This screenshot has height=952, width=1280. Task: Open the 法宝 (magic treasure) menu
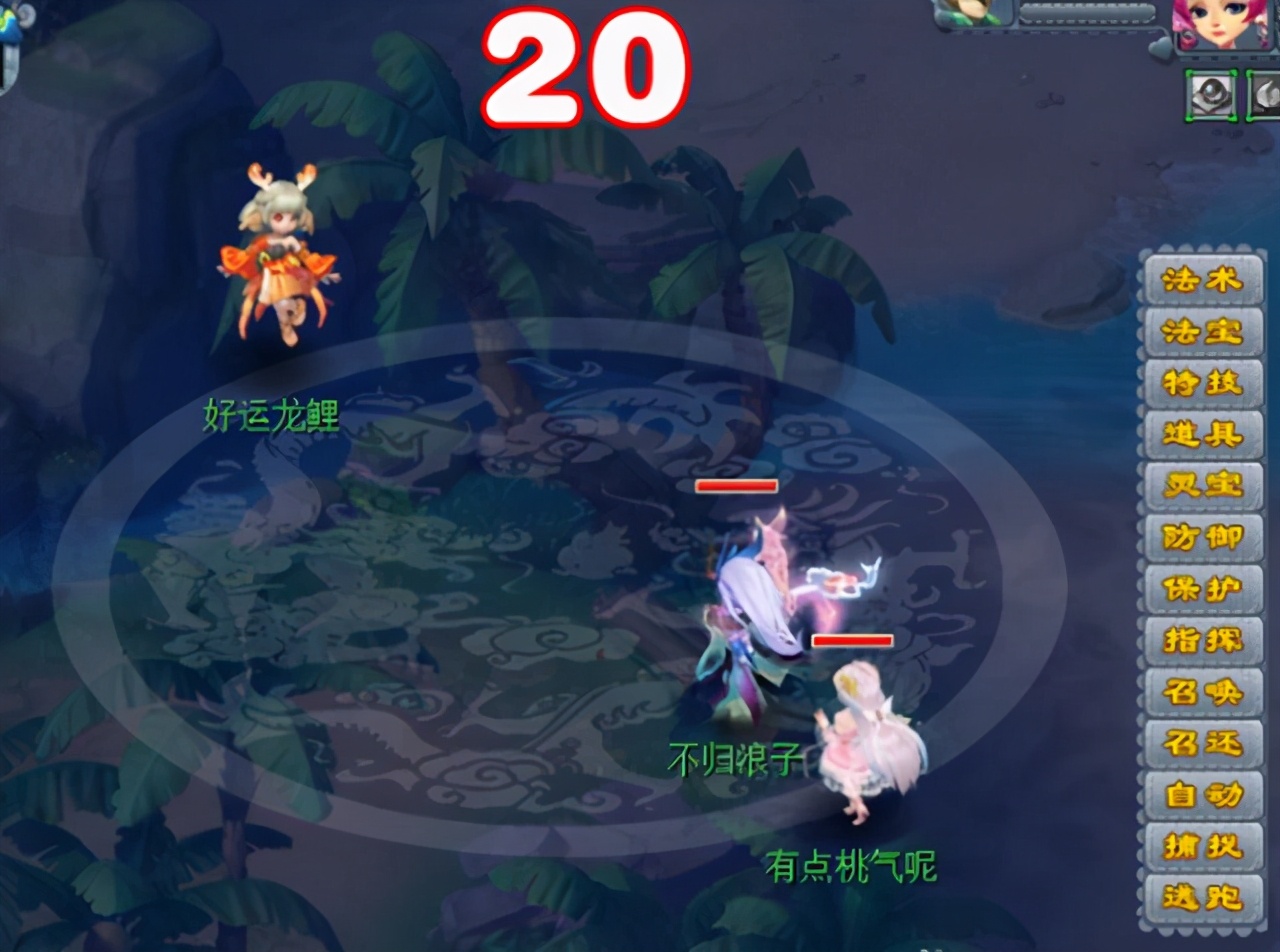pos(1203,331)
